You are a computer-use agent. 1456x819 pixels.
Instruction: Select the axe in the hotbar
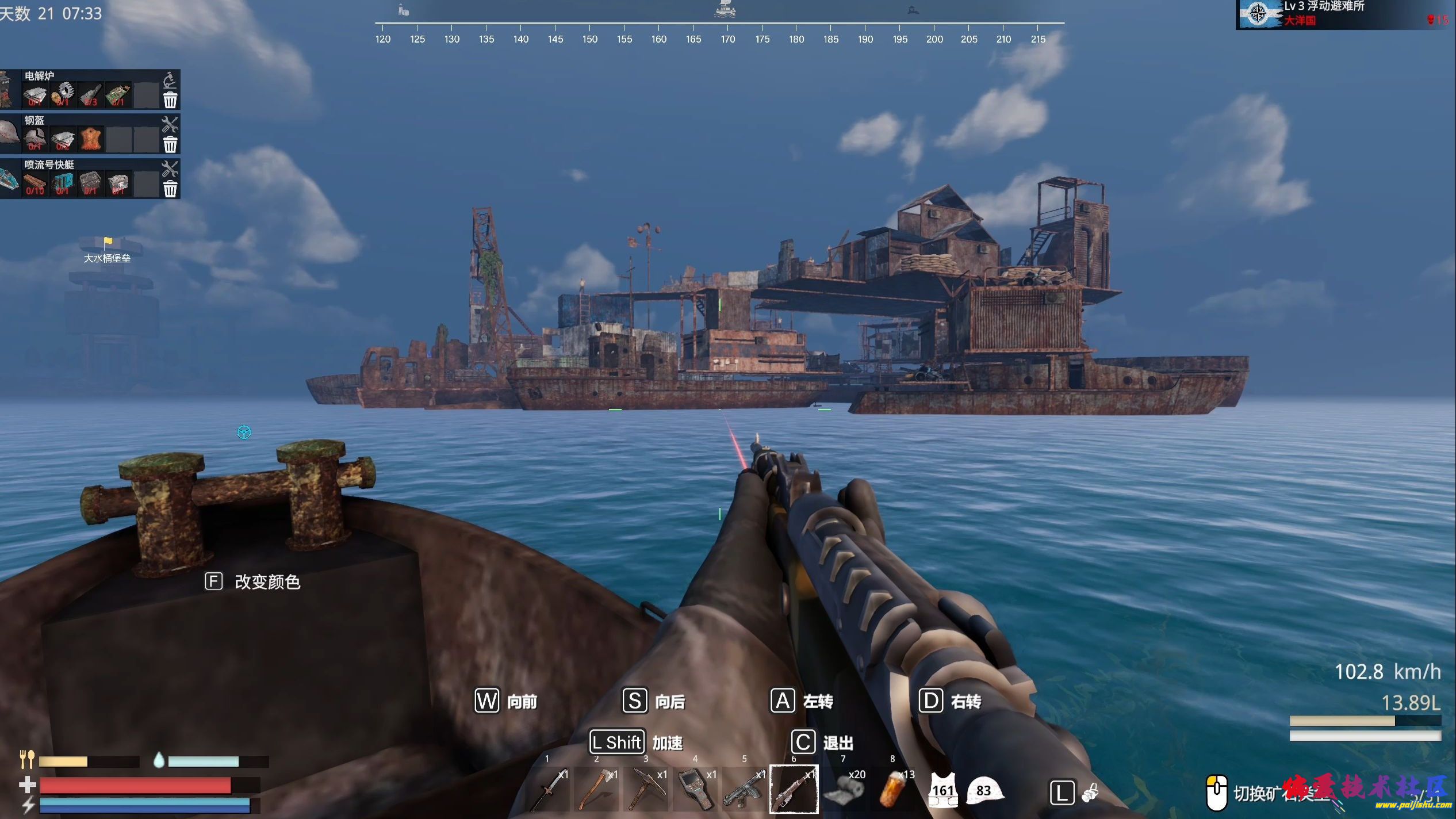[597, 790]
